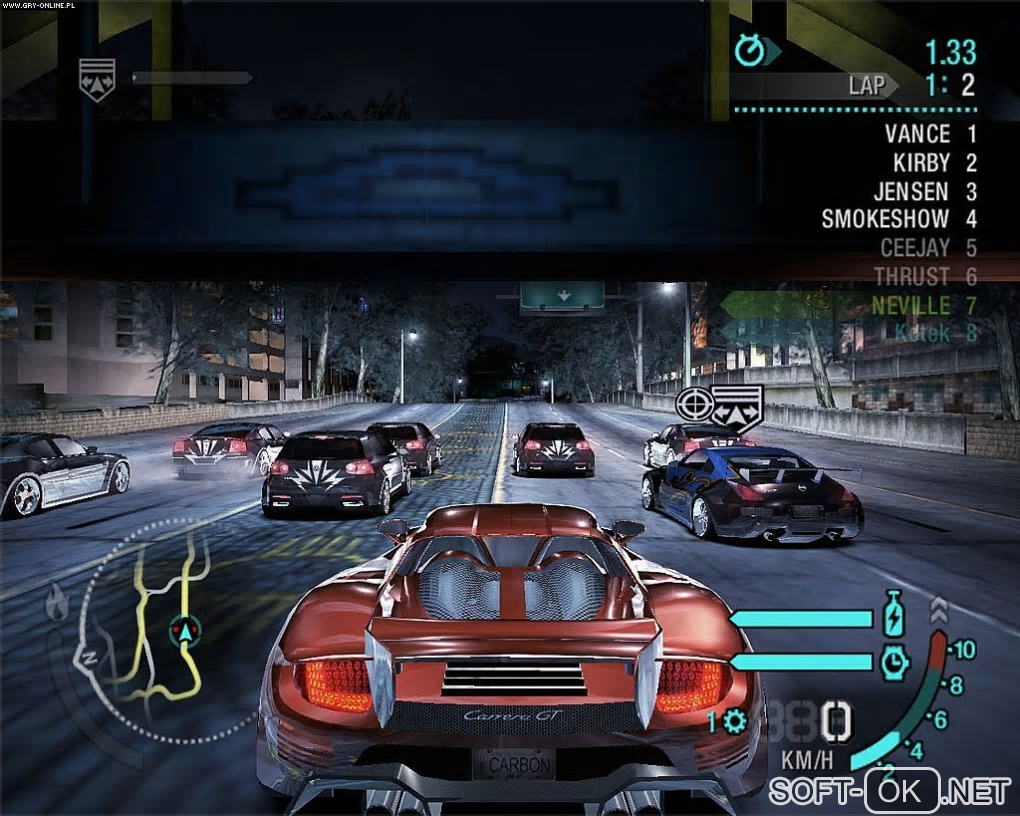
Task: Select the player arrow marker on the minimap
Action: pos(184,631)
